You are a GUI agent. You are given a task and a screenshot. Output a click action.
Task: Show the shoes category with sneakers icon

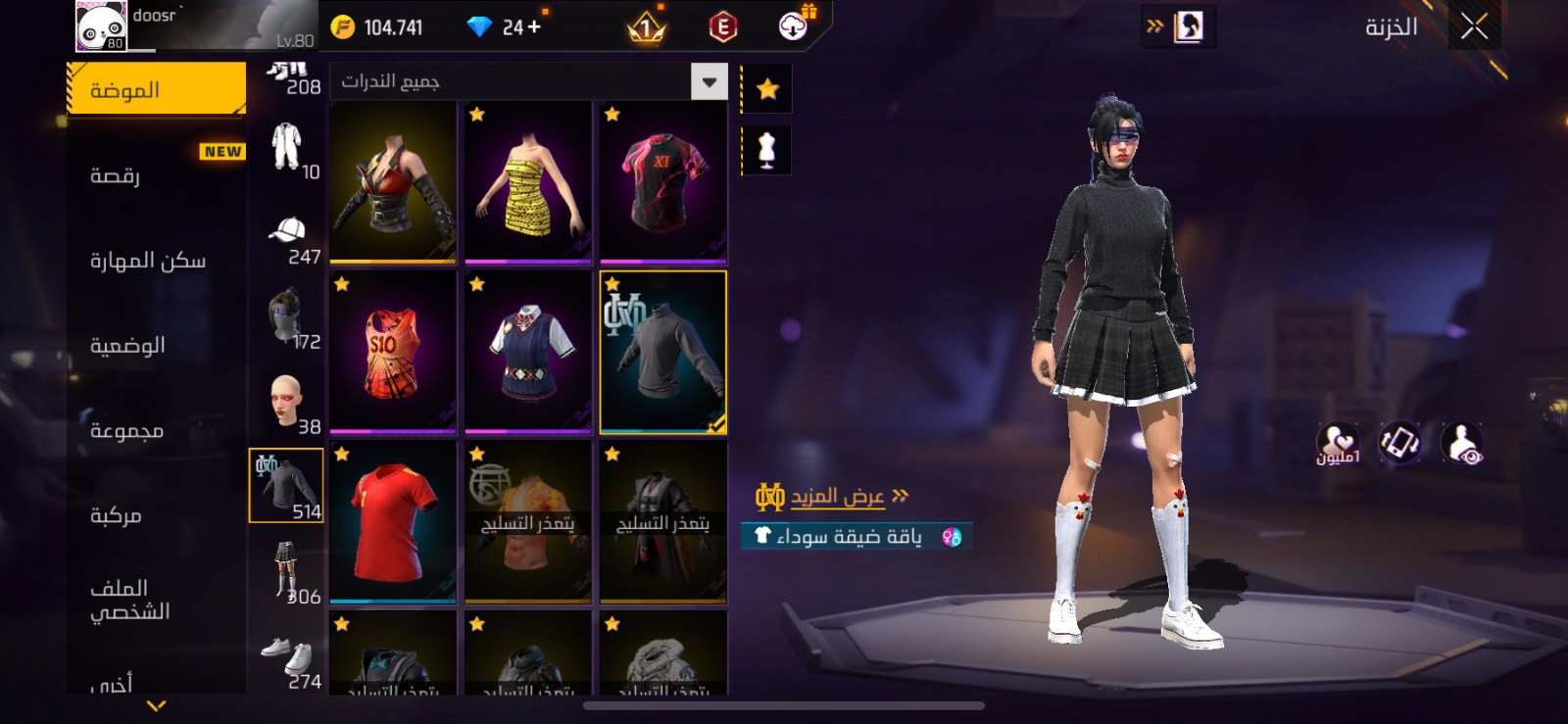(286, 661)
